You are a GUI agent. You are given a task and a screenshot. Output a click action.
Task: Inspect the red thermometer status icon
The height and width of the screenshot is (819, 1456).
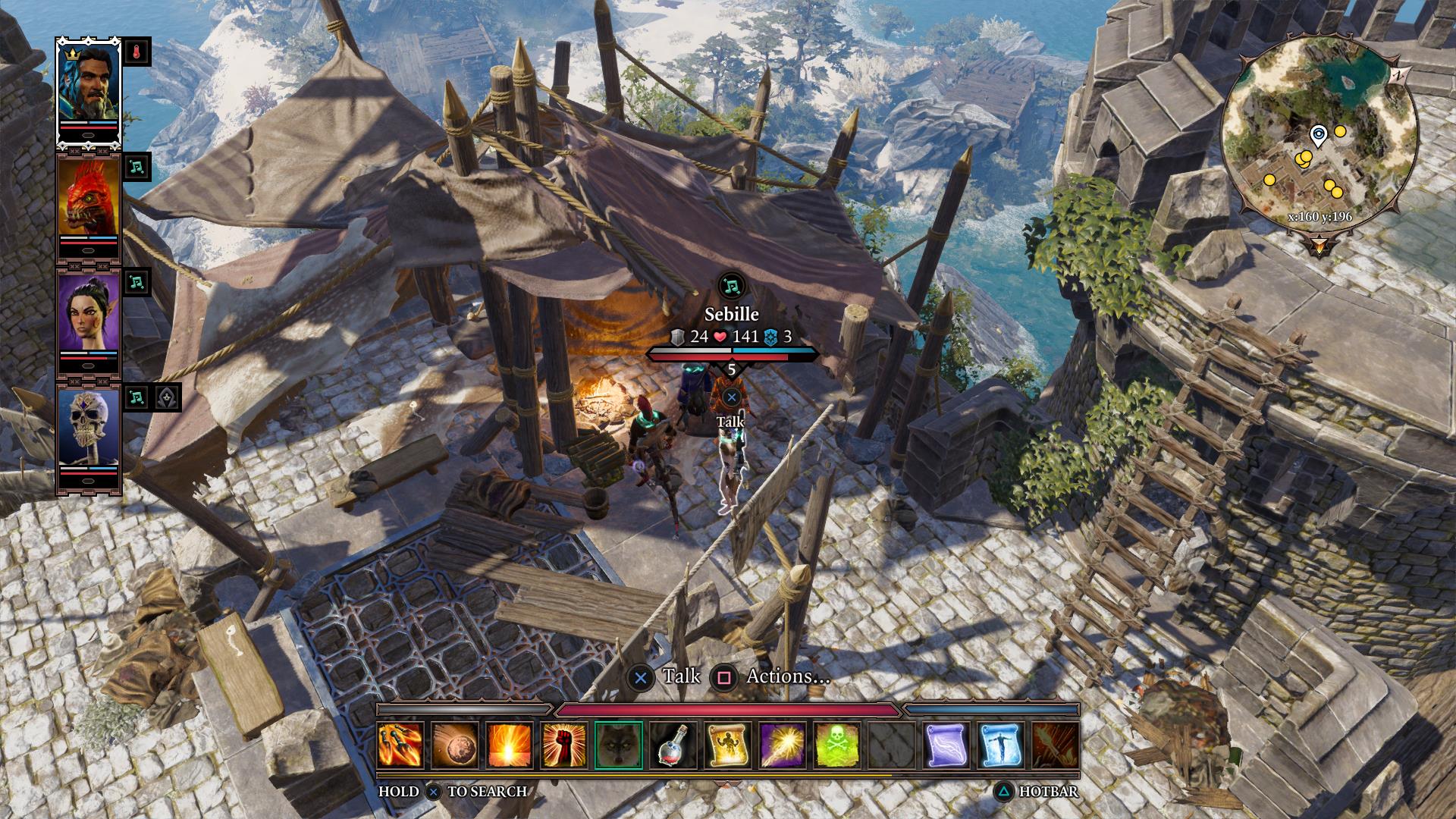click(x=136, y=52)
